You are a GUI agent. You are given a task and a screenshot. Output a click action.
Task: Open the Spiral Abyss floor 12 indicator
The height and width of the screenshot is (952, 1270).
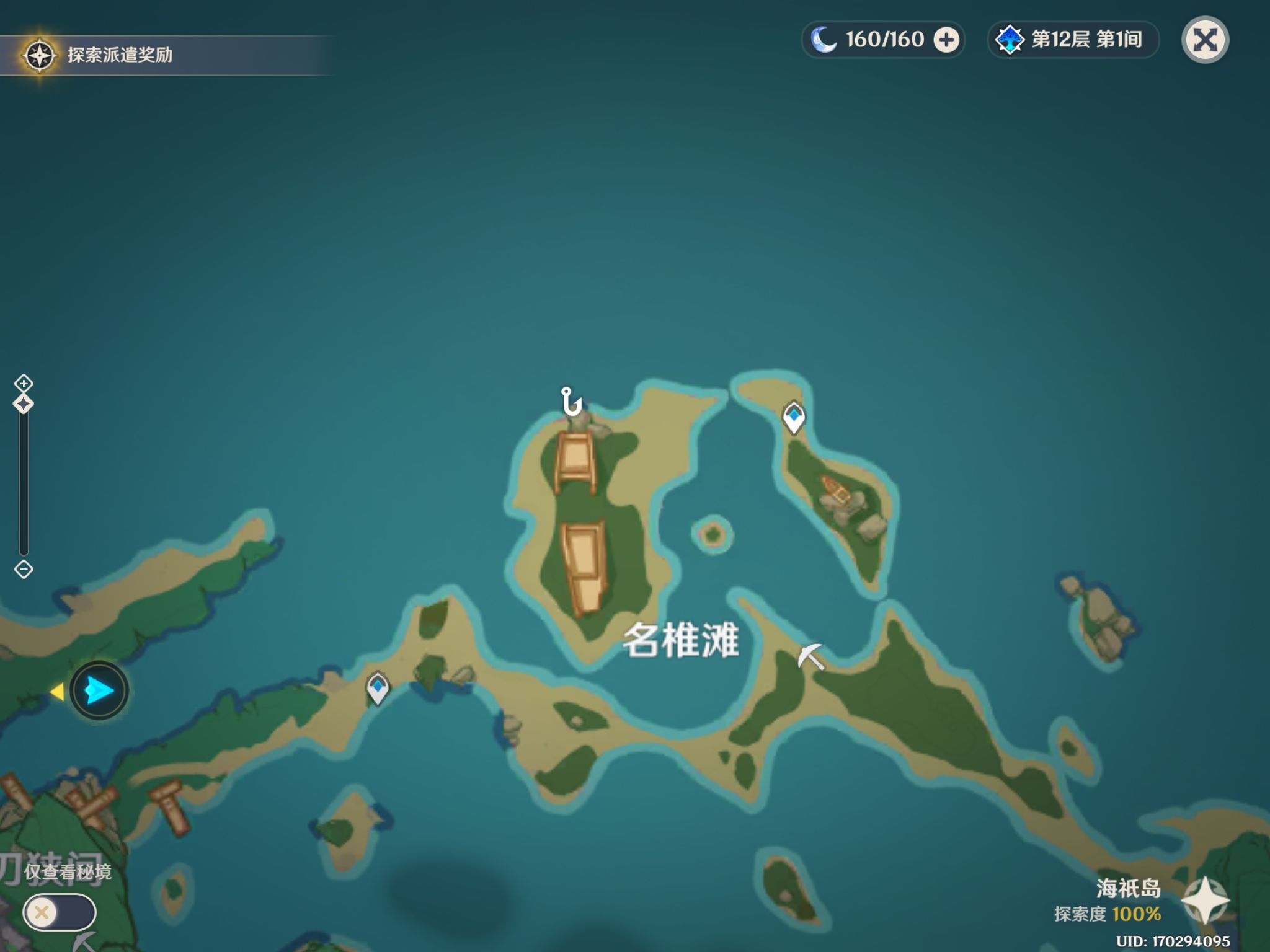point(1073,40)
